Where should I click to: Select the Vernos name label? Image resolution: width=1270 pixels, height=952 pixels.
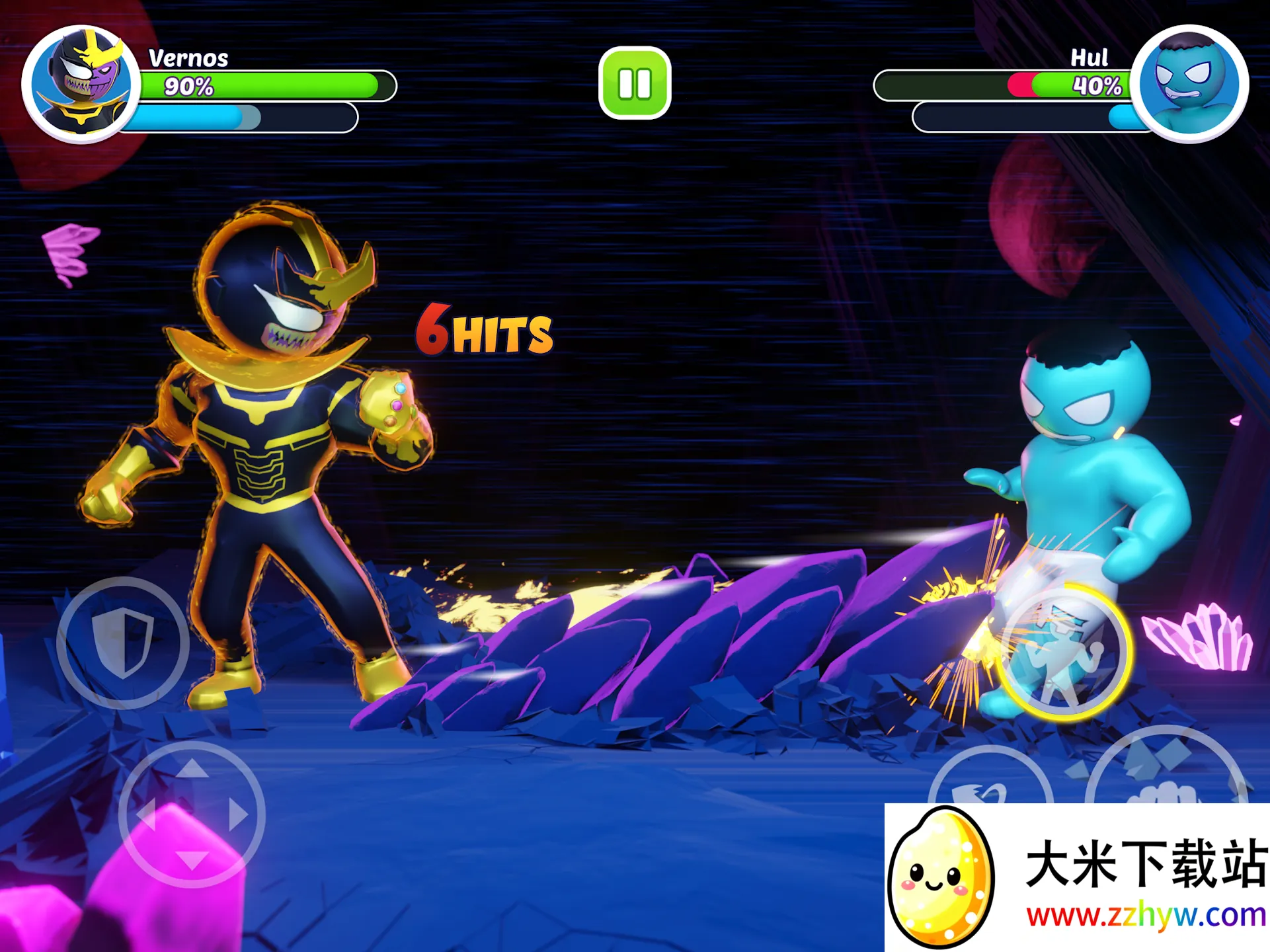[x=187, y=58]
